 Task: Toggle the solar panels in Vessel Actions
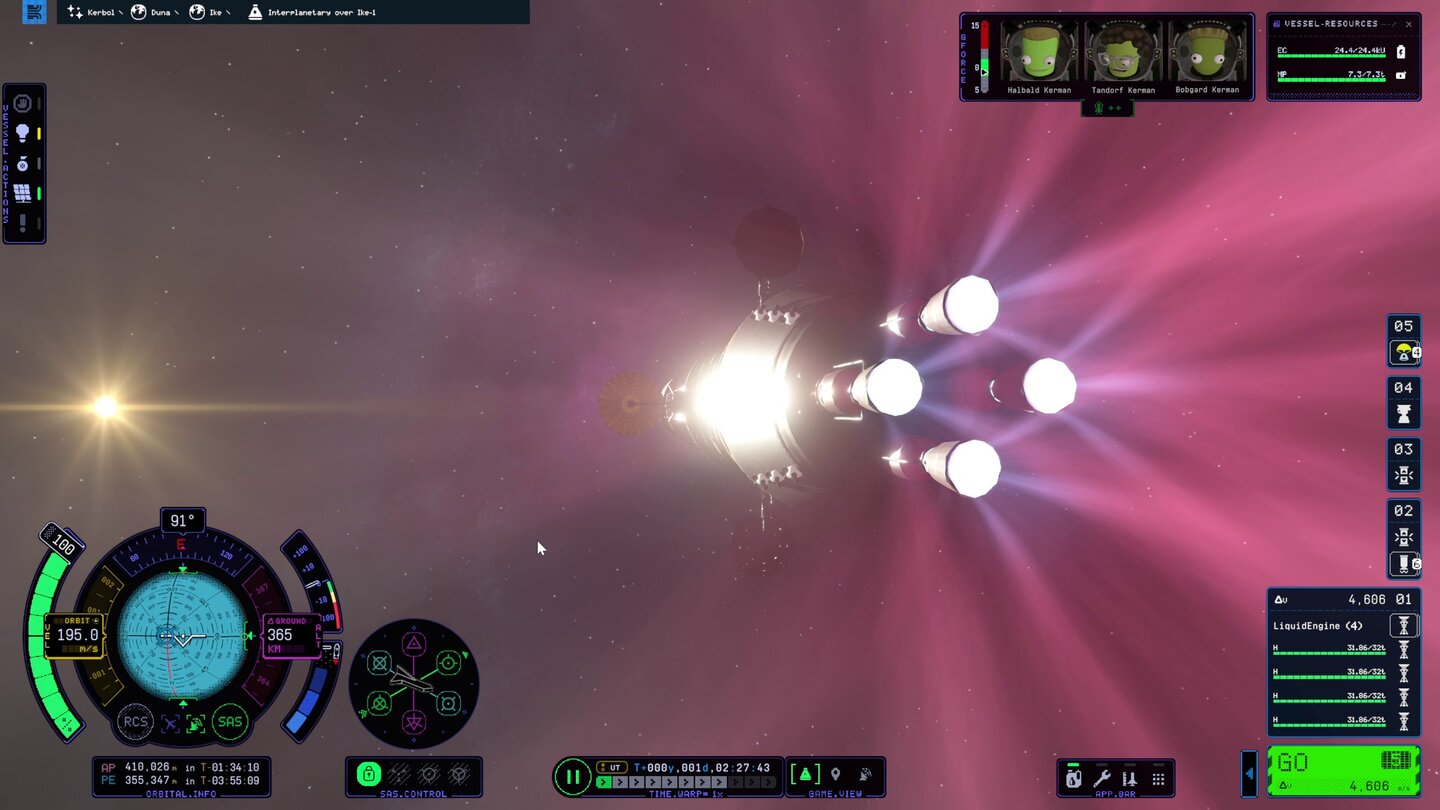22,192
